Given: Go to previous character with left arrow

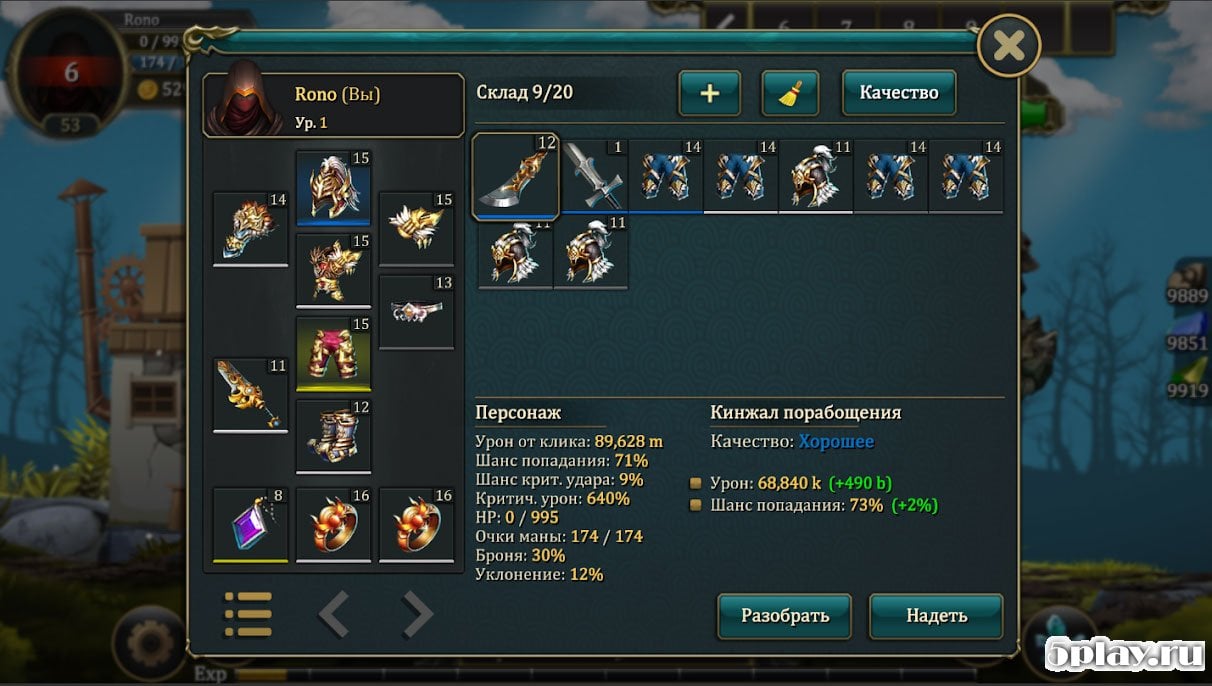Looking at the screenshot, I should coord(333,614).
